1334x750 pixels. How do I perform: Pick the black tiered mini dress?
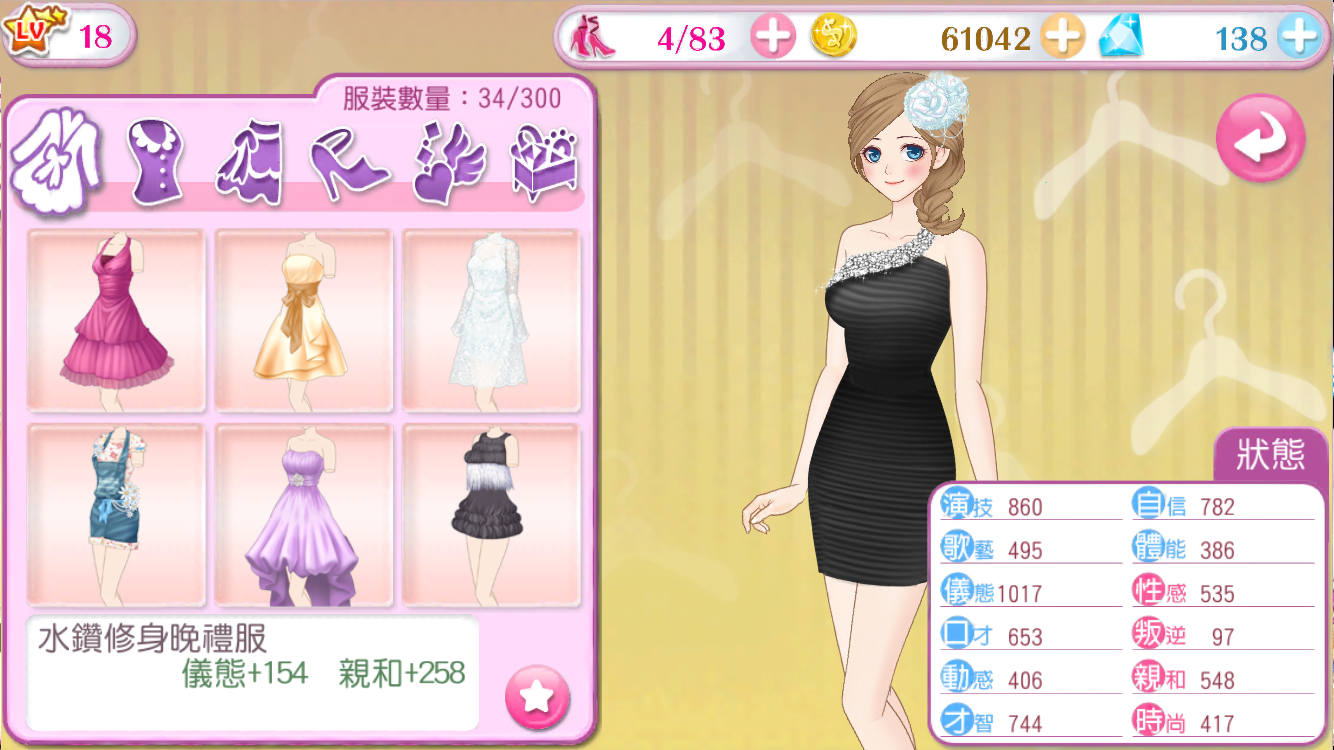click(491, 515)
